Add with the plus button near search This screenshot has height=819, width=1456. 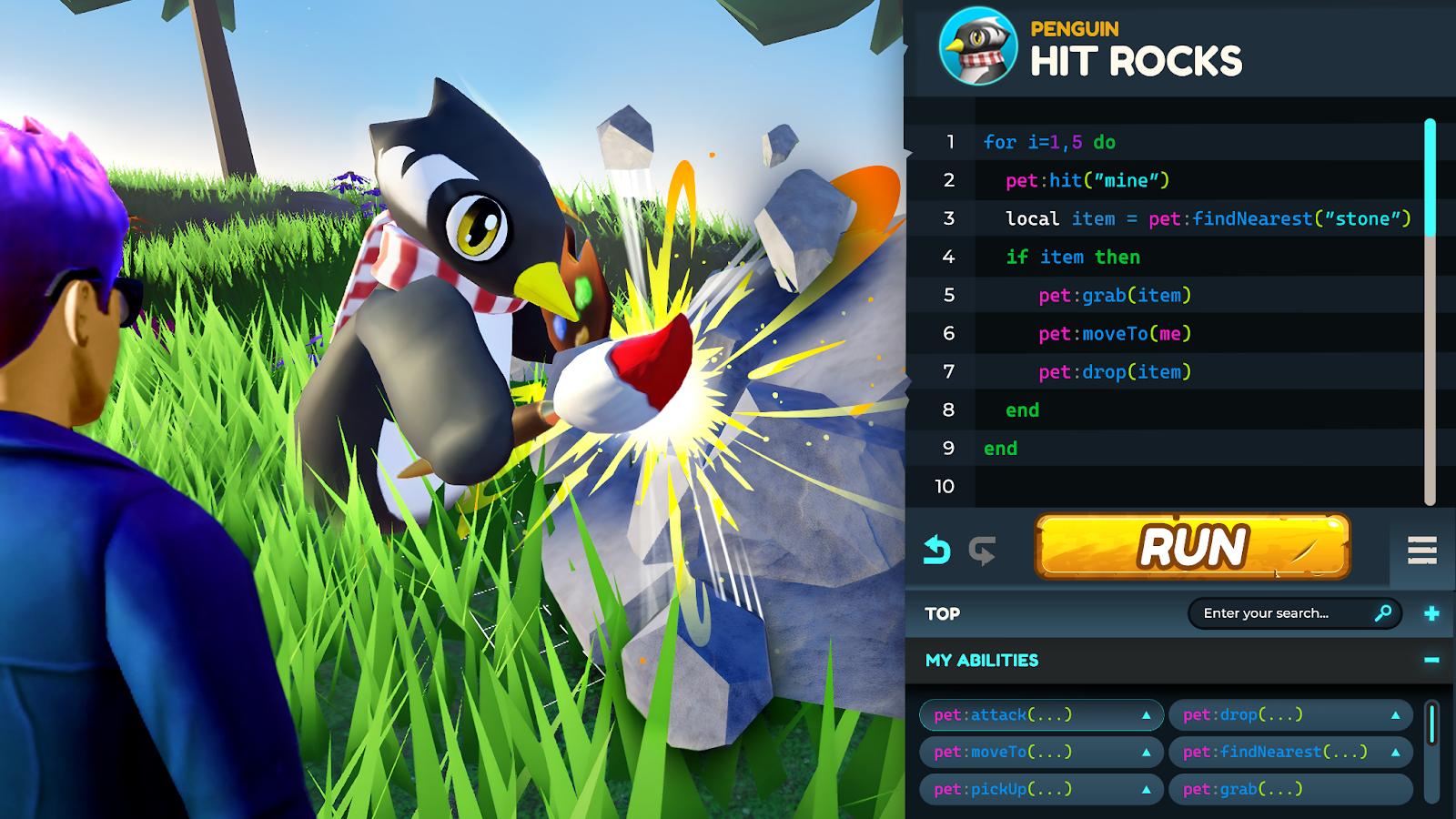pos(1431,613)
